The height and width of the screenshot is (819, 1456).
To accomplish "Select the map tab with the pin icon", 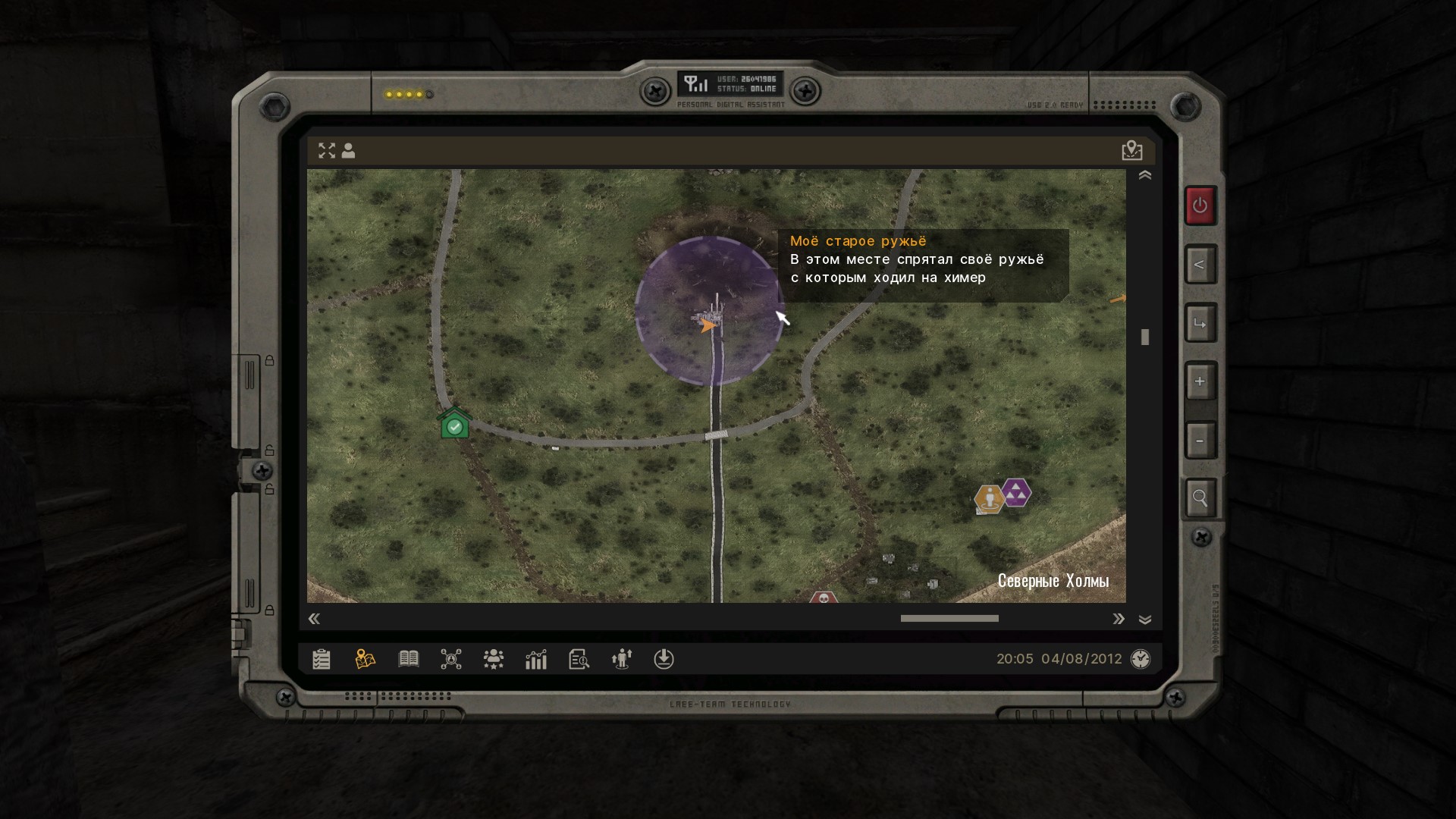I will click(365, 659).
